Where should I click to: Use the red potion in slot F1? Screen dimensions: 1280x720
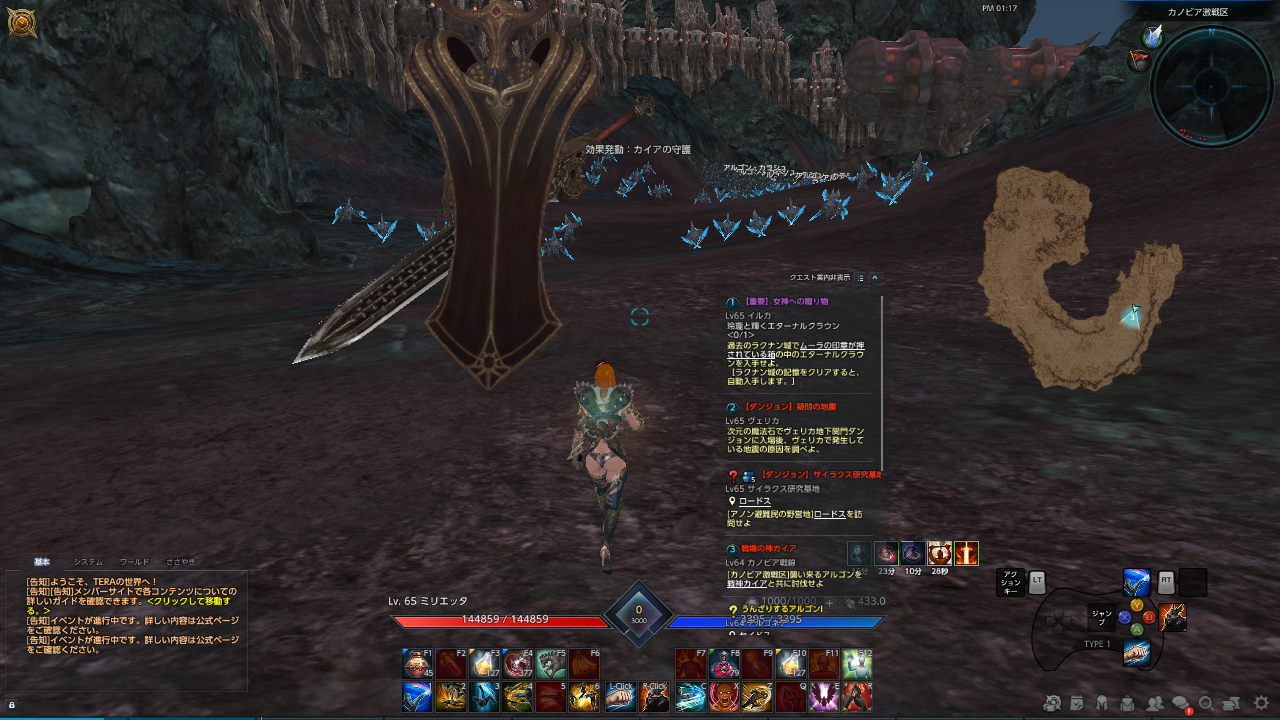tap(417, 664)
